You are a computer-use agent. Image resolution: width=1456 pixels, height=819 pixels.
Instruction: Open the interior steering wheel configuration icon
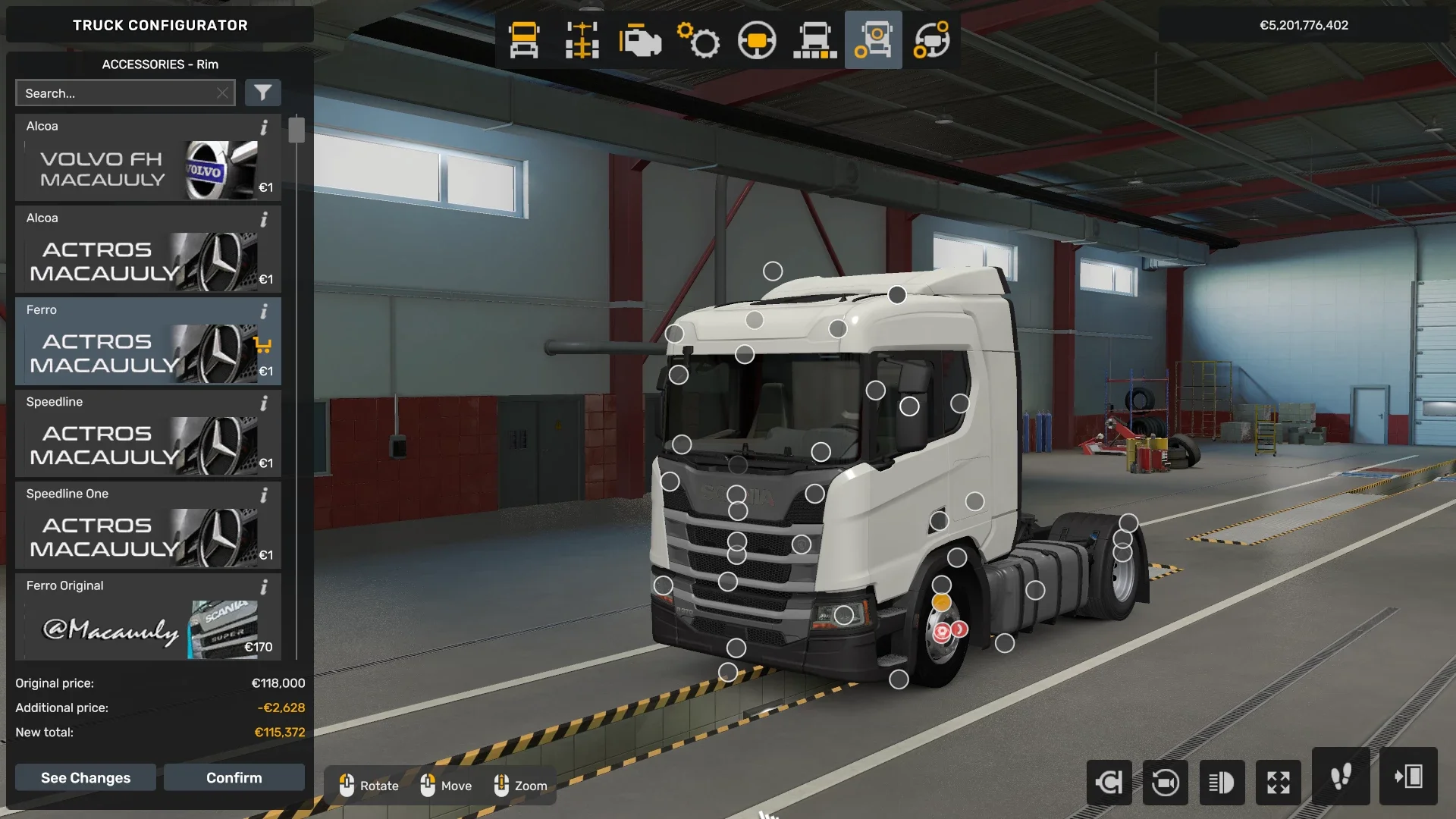coord(758,40)
